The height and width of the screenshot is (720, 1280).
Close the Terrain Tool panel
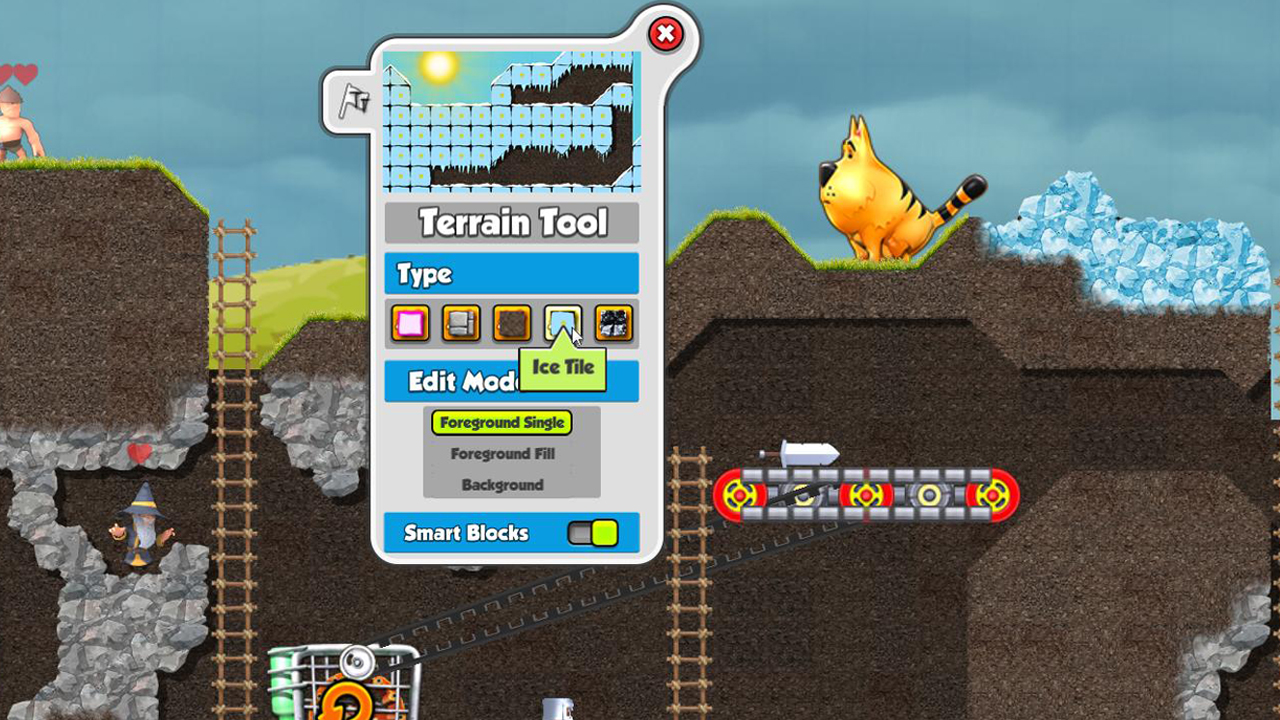(666, 33)
